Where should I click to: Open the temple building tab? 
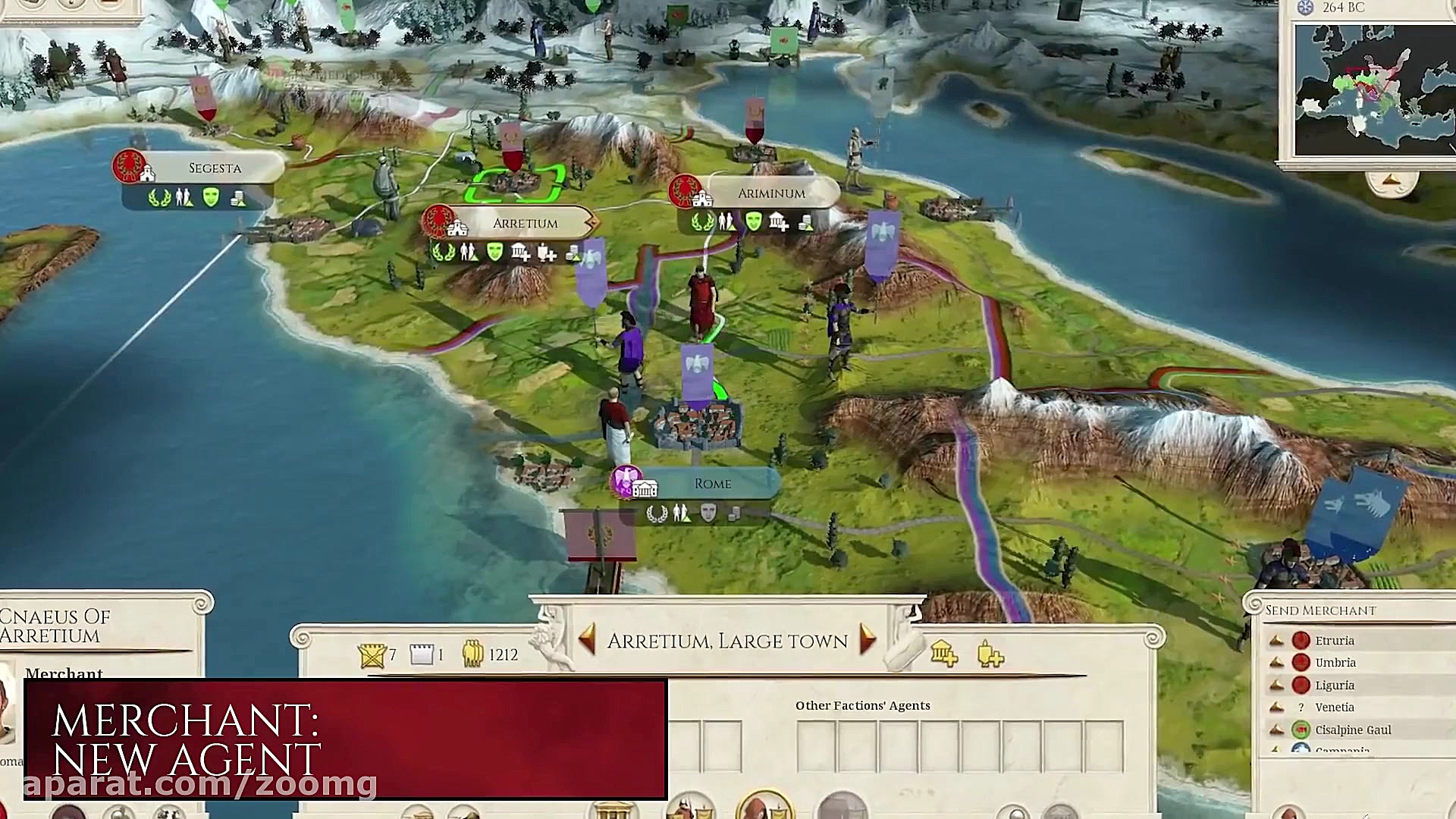point(613,810)
